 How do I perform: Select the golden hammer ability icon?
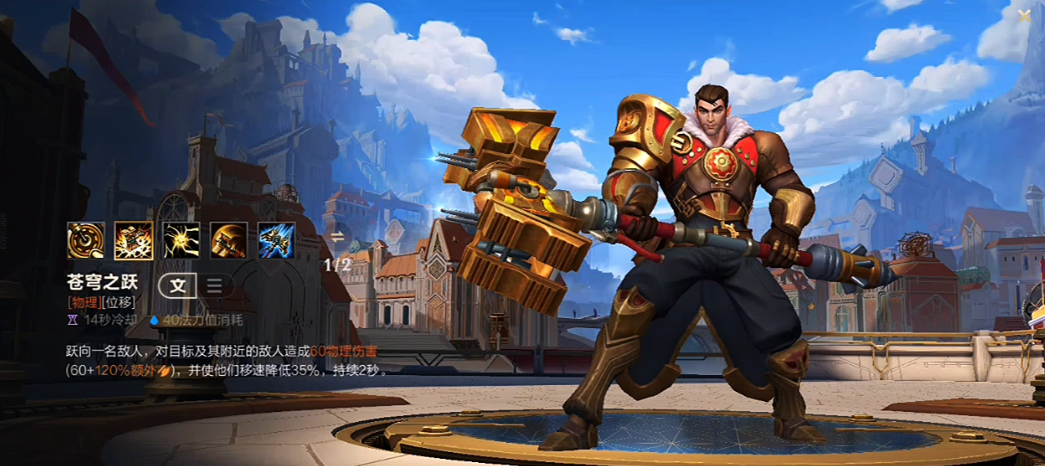point(229,241)
